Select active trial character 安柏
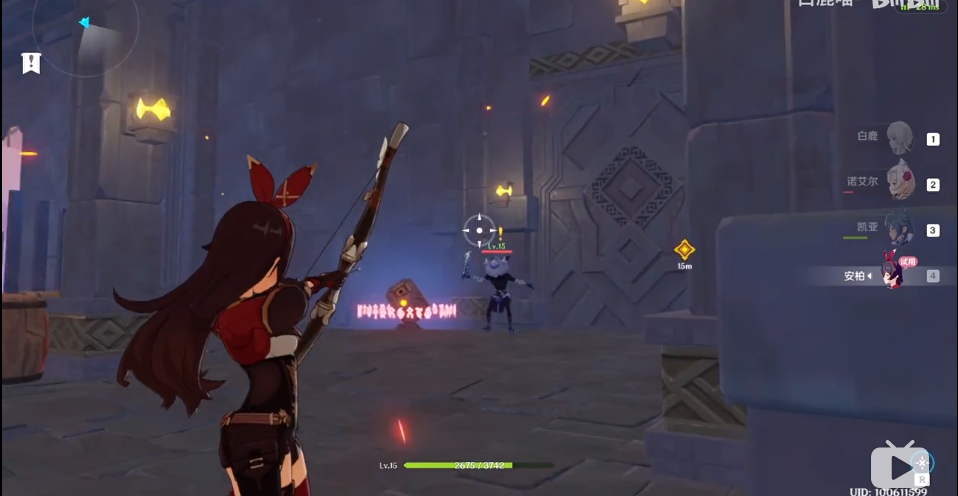 click(x=893, y=274)
